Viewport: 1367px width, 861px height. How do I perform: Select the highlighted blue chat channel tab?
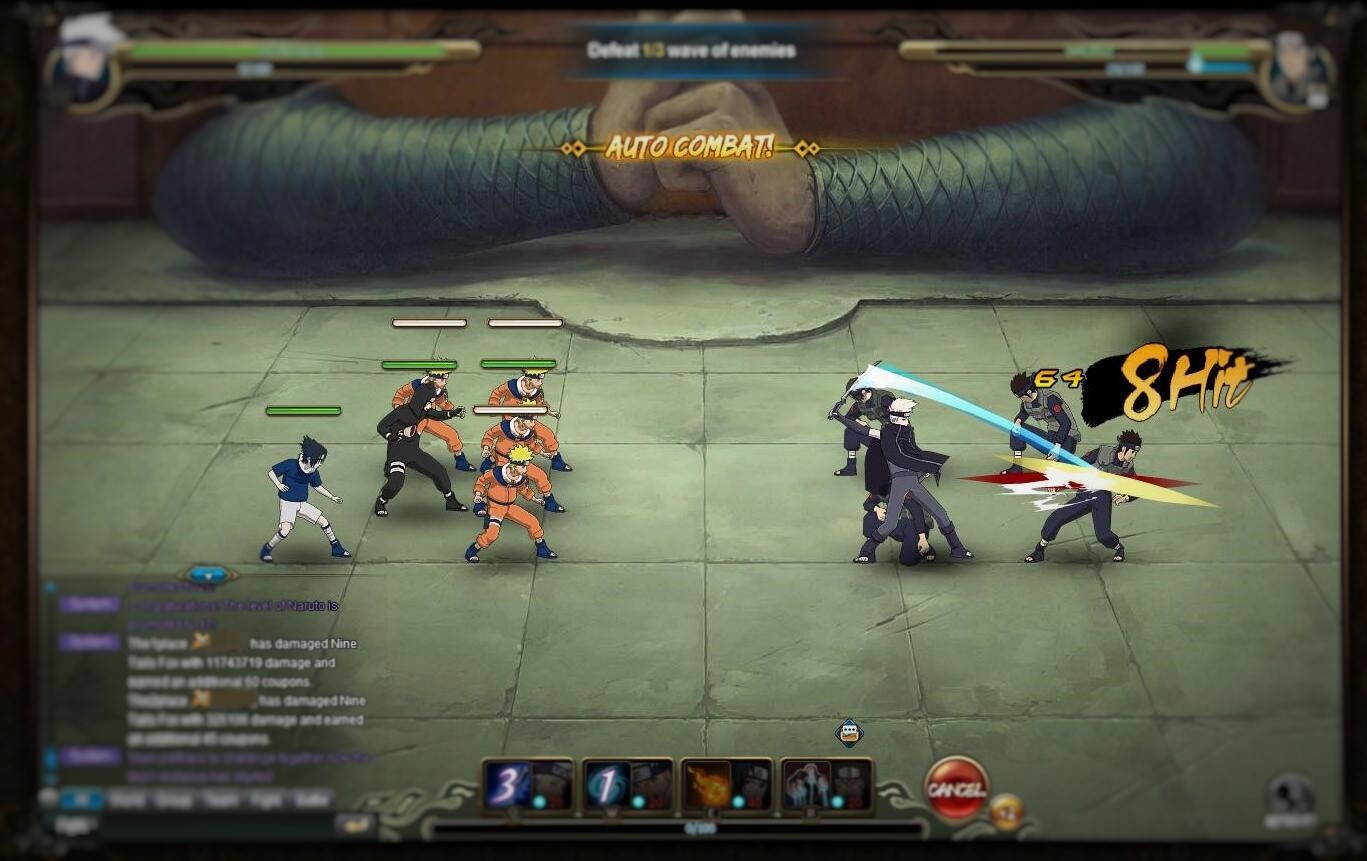point(82,799)
